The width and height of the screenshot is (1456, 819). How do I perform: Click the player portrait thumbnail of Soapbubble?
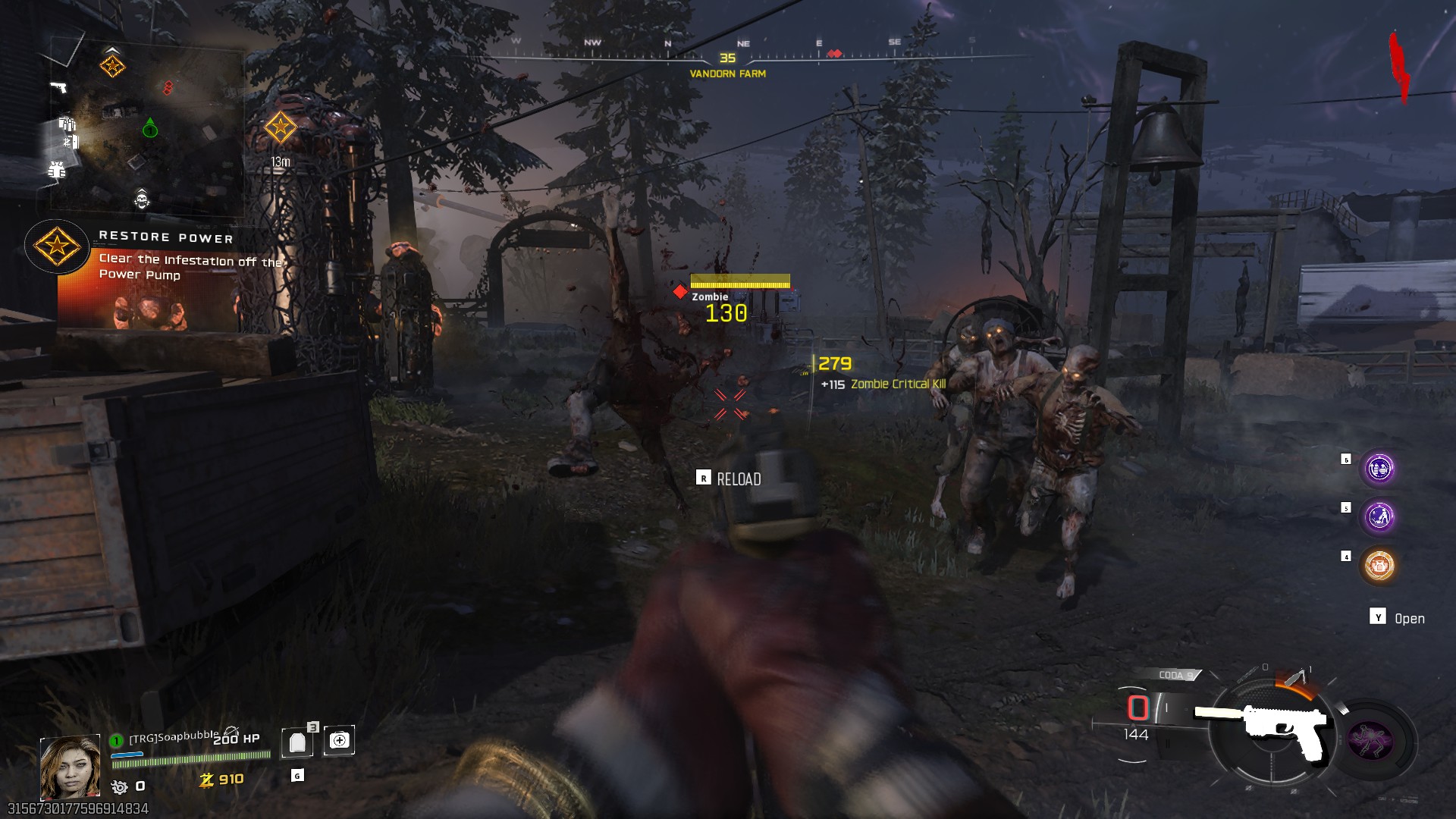click(x=71, y=767)
